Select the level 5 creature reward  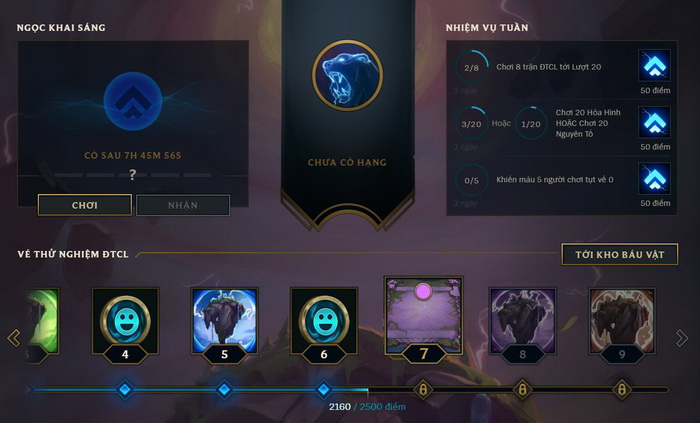pyautogui.click(x=224, y=320)
